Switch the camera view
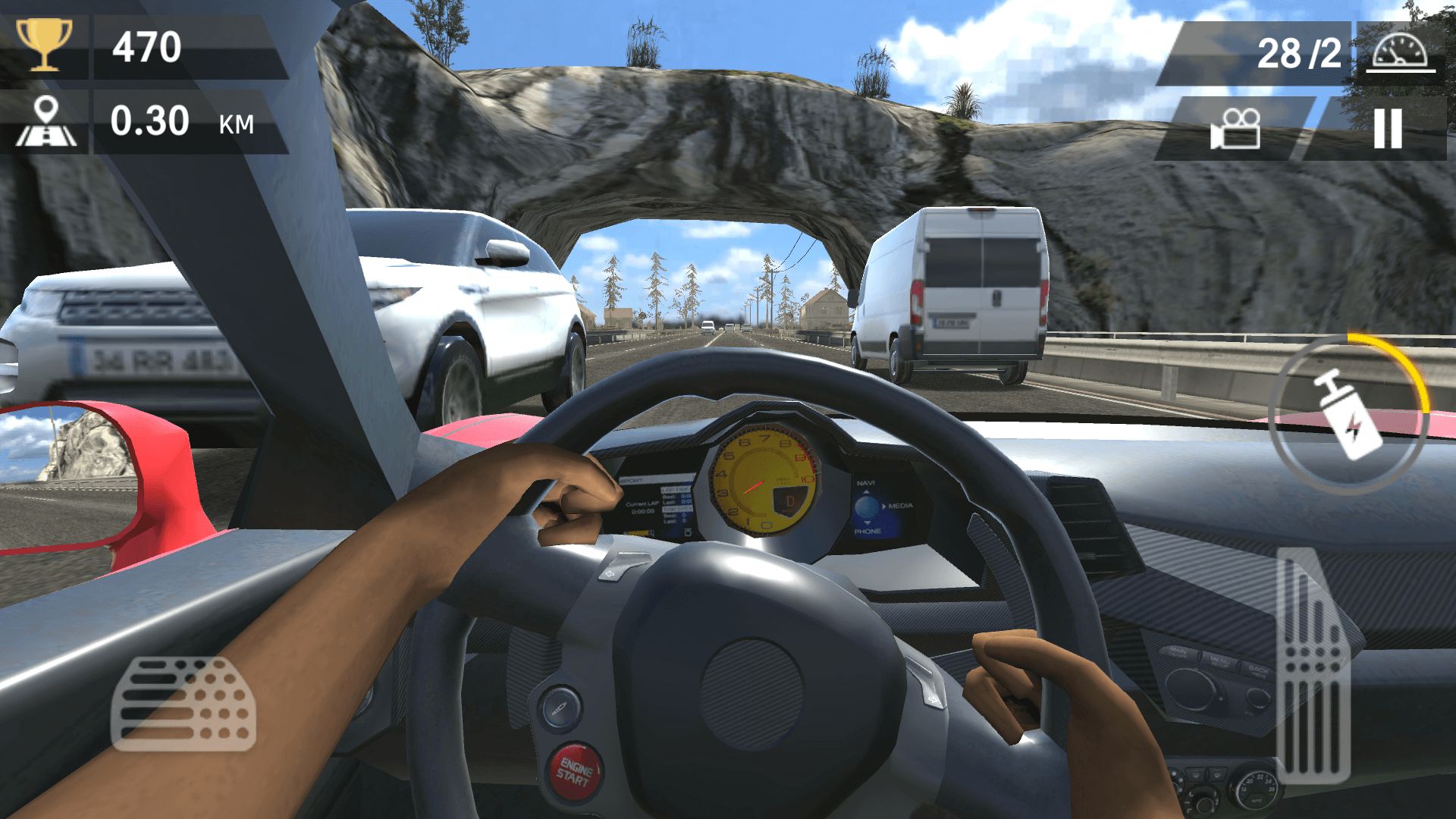The height and width of the screenshot is (819, 1456). [1235, 129]
